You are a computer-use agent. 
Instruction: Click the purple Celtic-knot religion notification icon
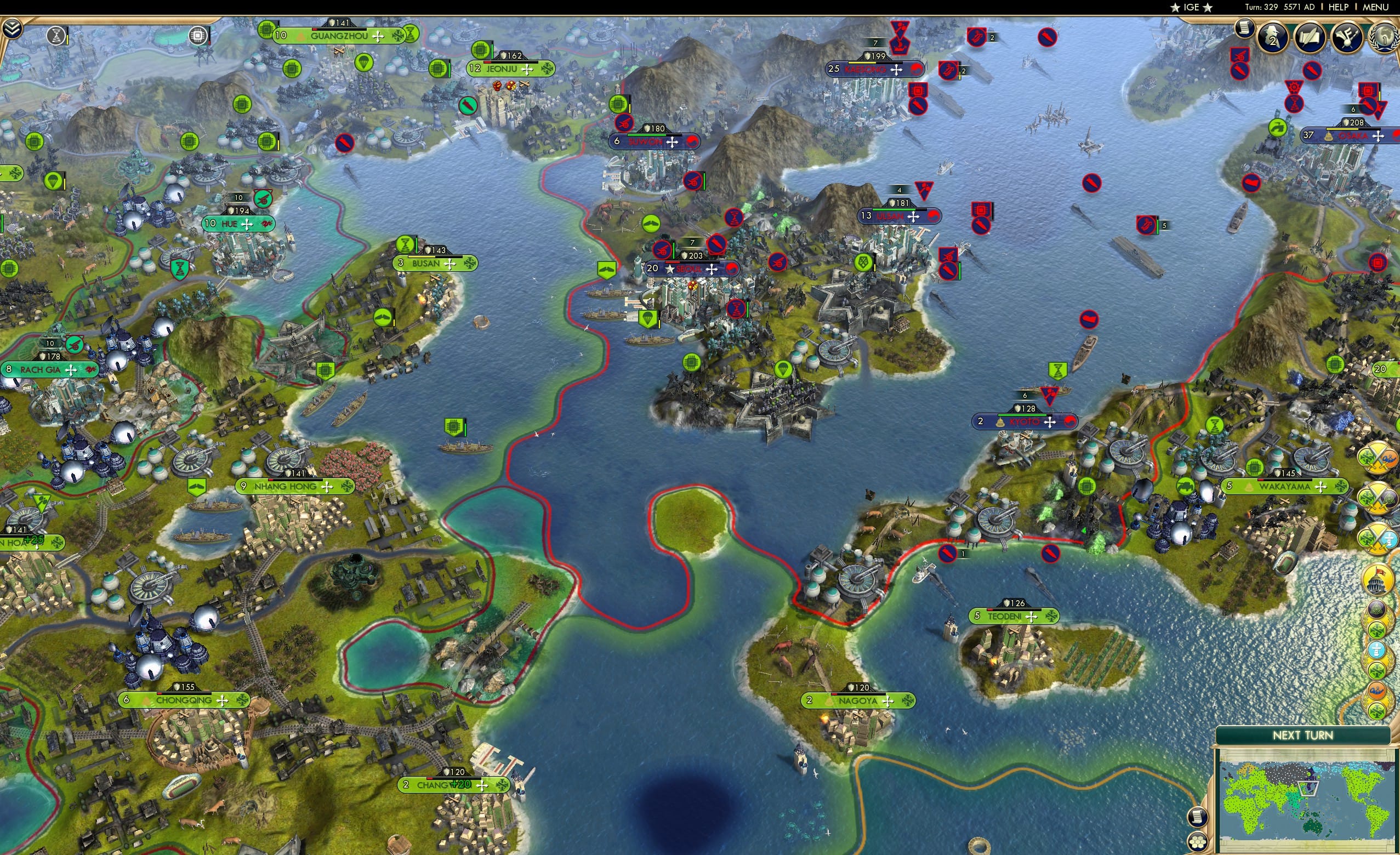1377,610
